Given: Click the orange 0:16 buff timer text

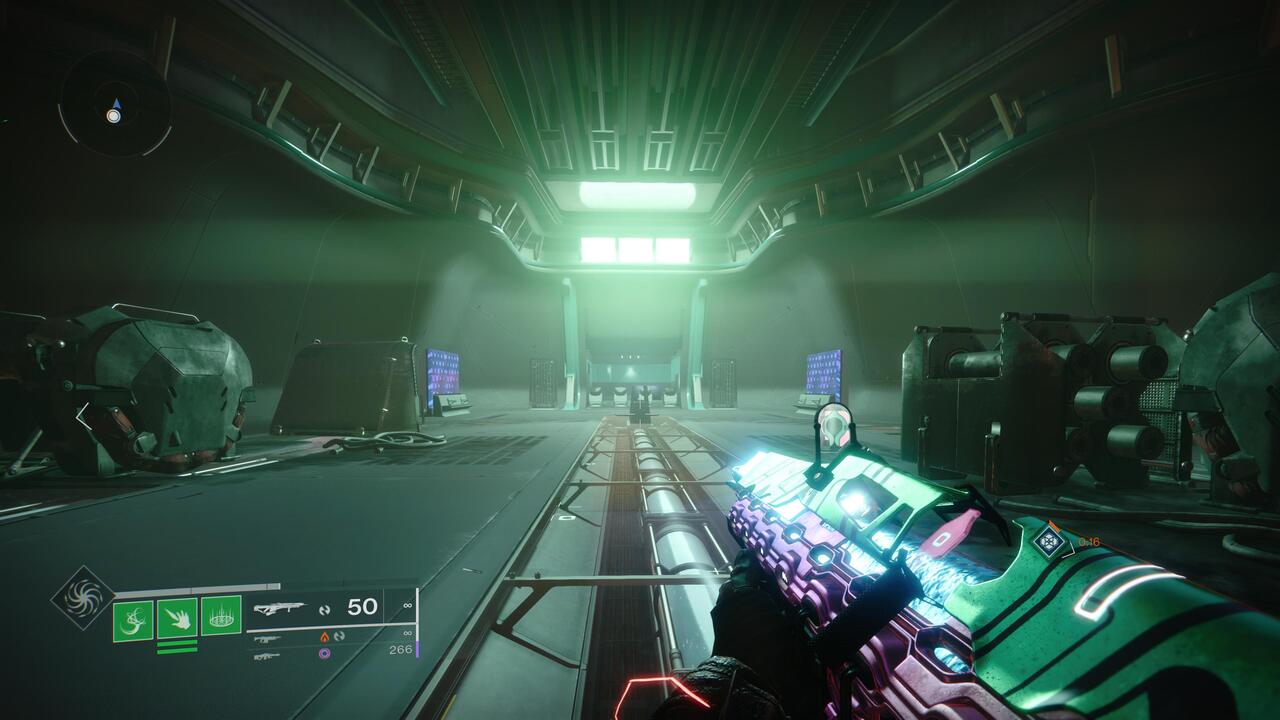Looking at the screenshot, I should coord(1090,540).
